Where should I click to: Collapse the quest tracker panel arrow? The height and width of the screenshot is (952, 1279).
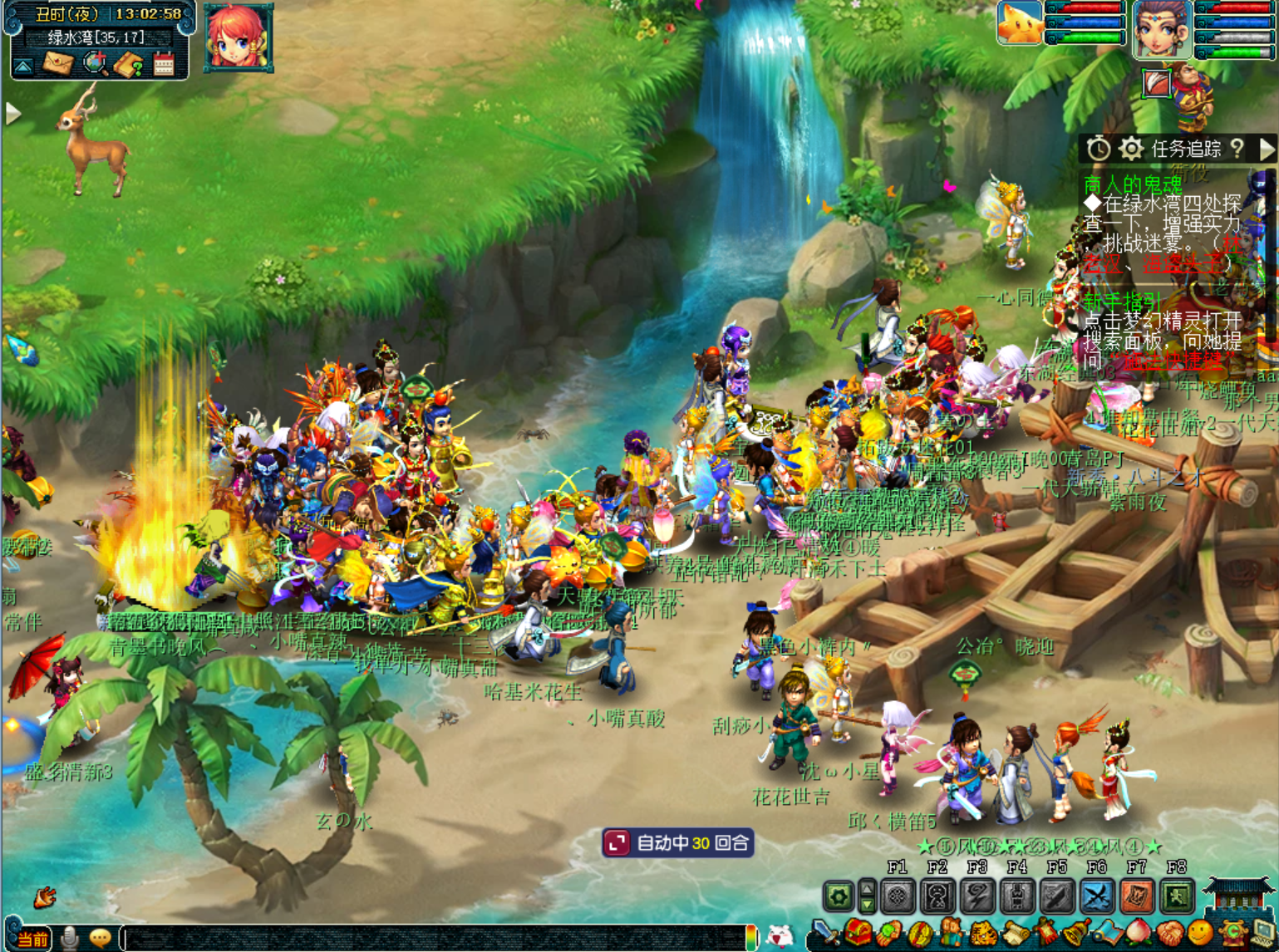1267,150
